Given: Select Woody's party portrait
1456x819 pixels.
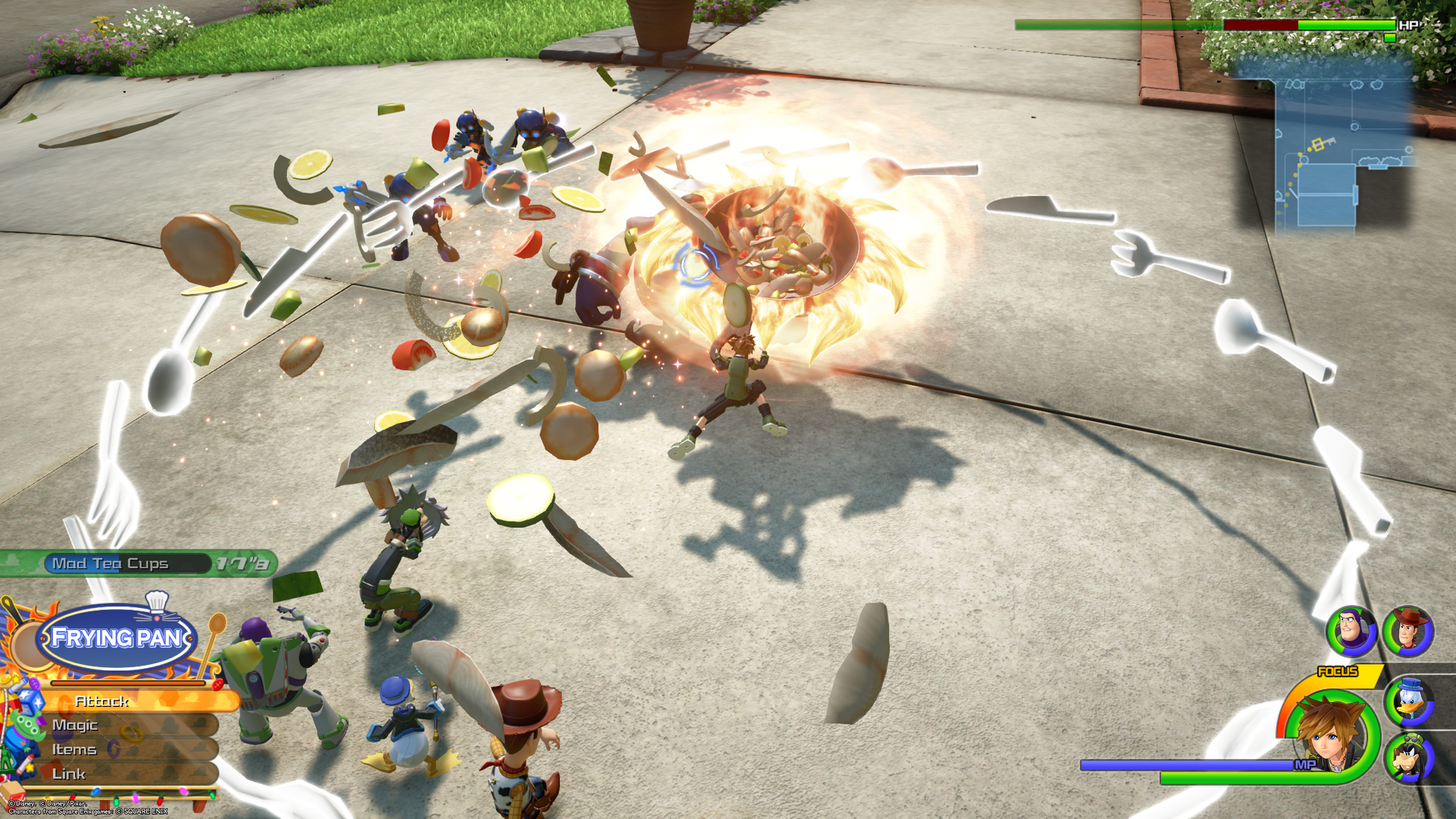Looking at the screenshot, I should (1408, 631).
